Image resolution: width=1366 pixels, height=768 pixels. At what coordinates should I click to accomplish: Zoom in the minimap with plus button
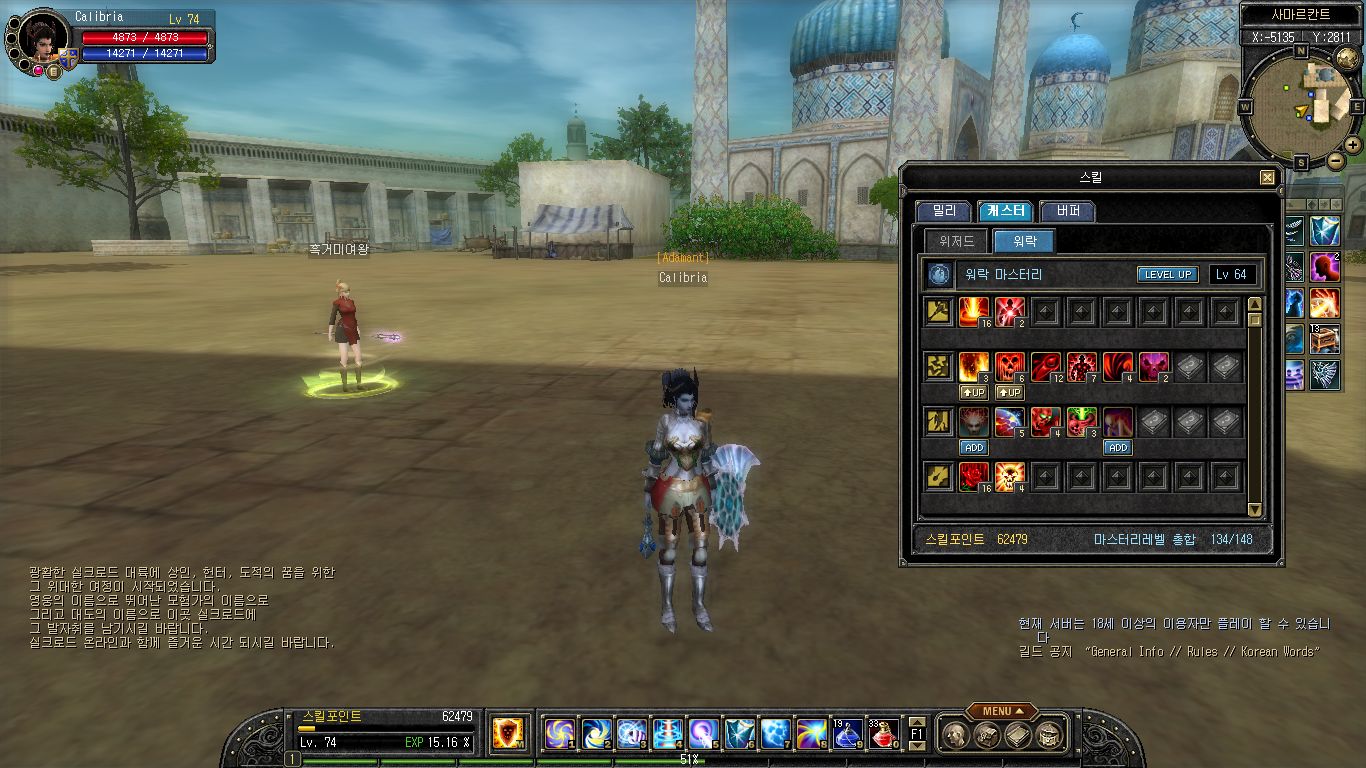coord(1352,144)
